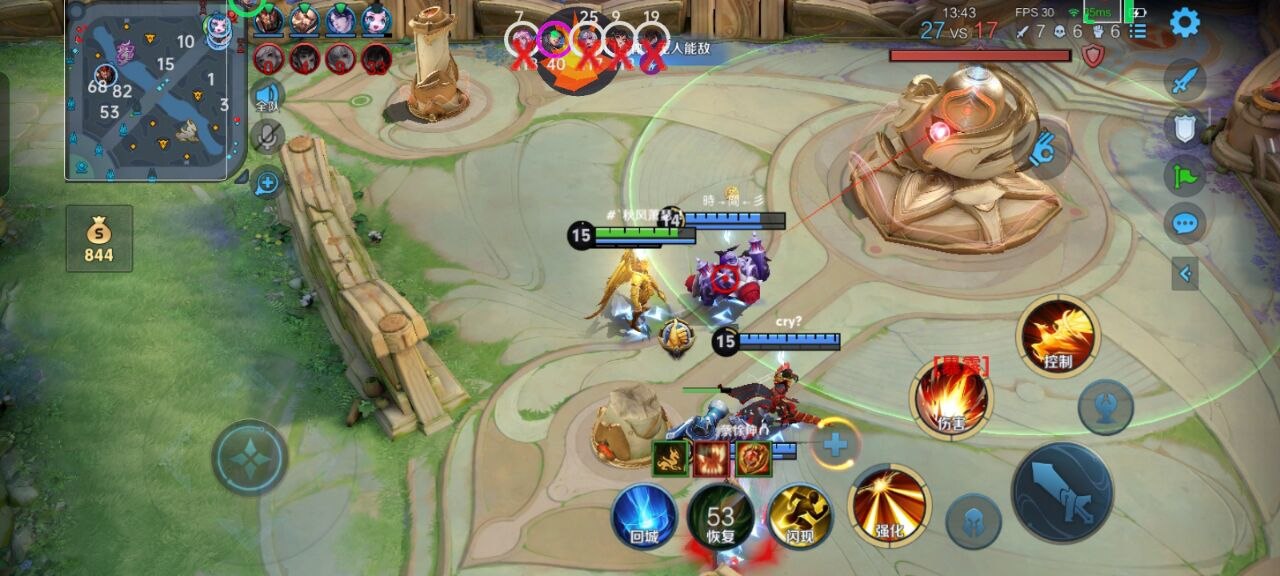Screen dimensions: 1280x576
Task: Target minions with the helmet attack button
Action: pos(973,521)
